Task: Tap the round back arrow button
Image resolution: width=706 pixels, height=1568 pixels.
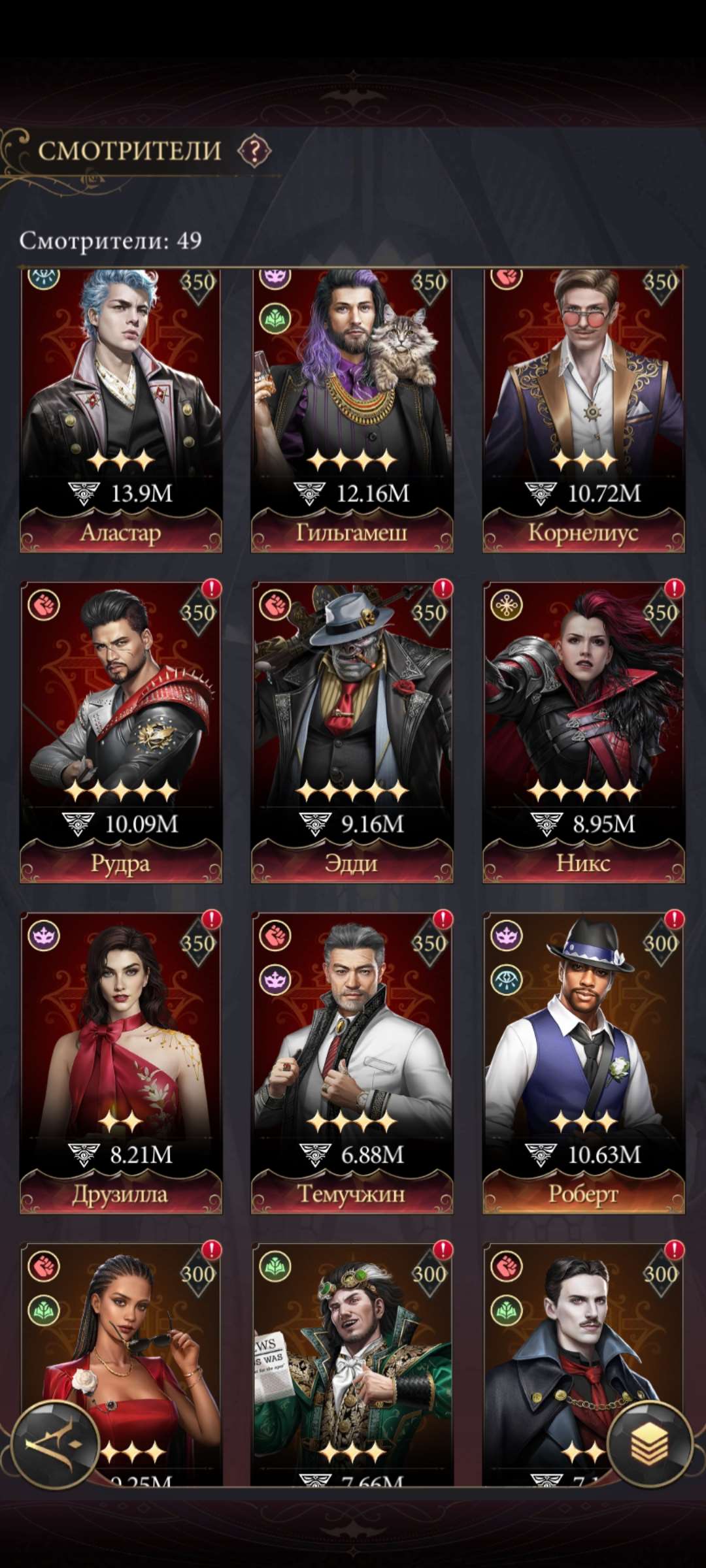Action: click(x=55, y=1445)
